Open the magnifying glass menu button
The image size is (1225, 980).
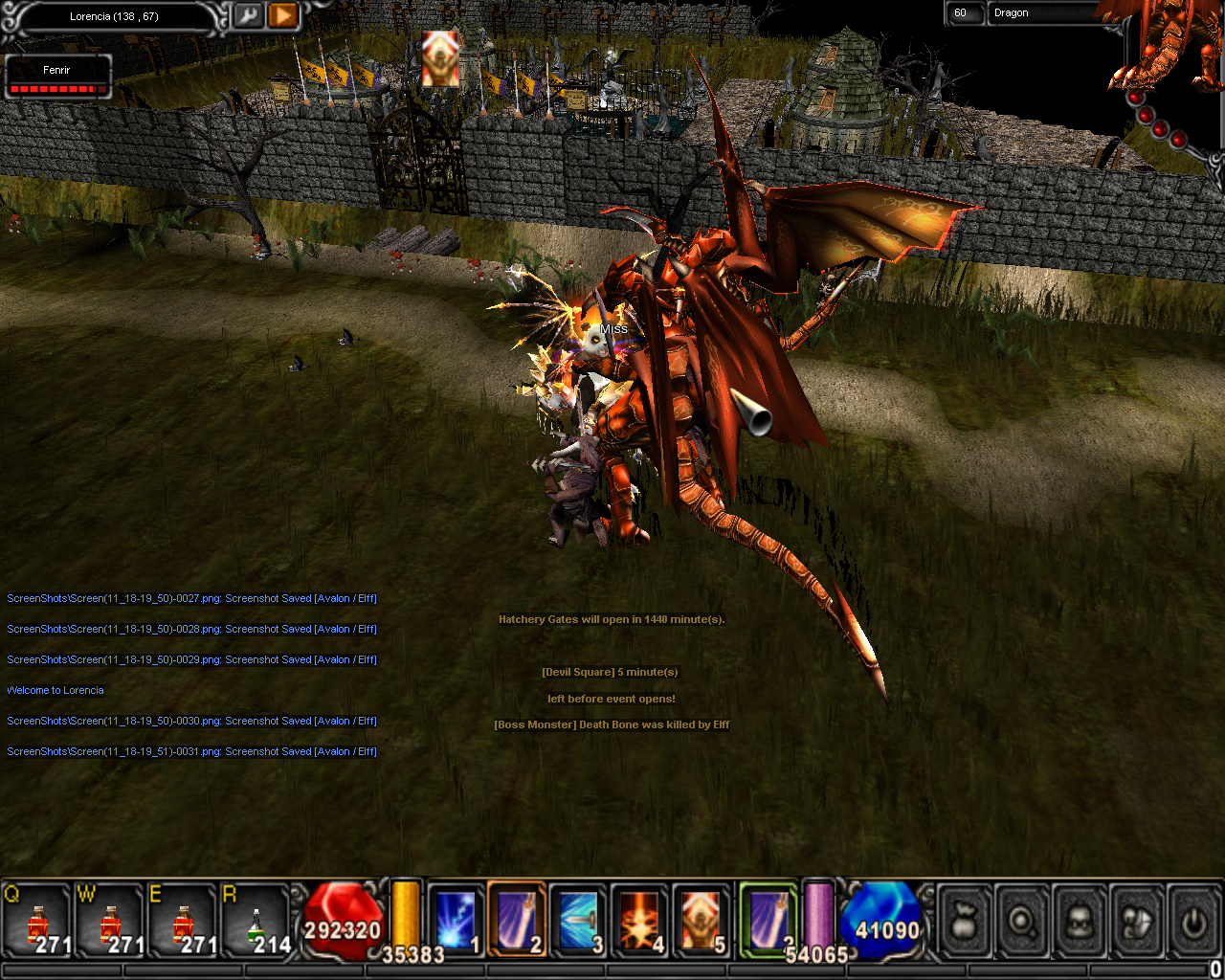[1022, 922]
